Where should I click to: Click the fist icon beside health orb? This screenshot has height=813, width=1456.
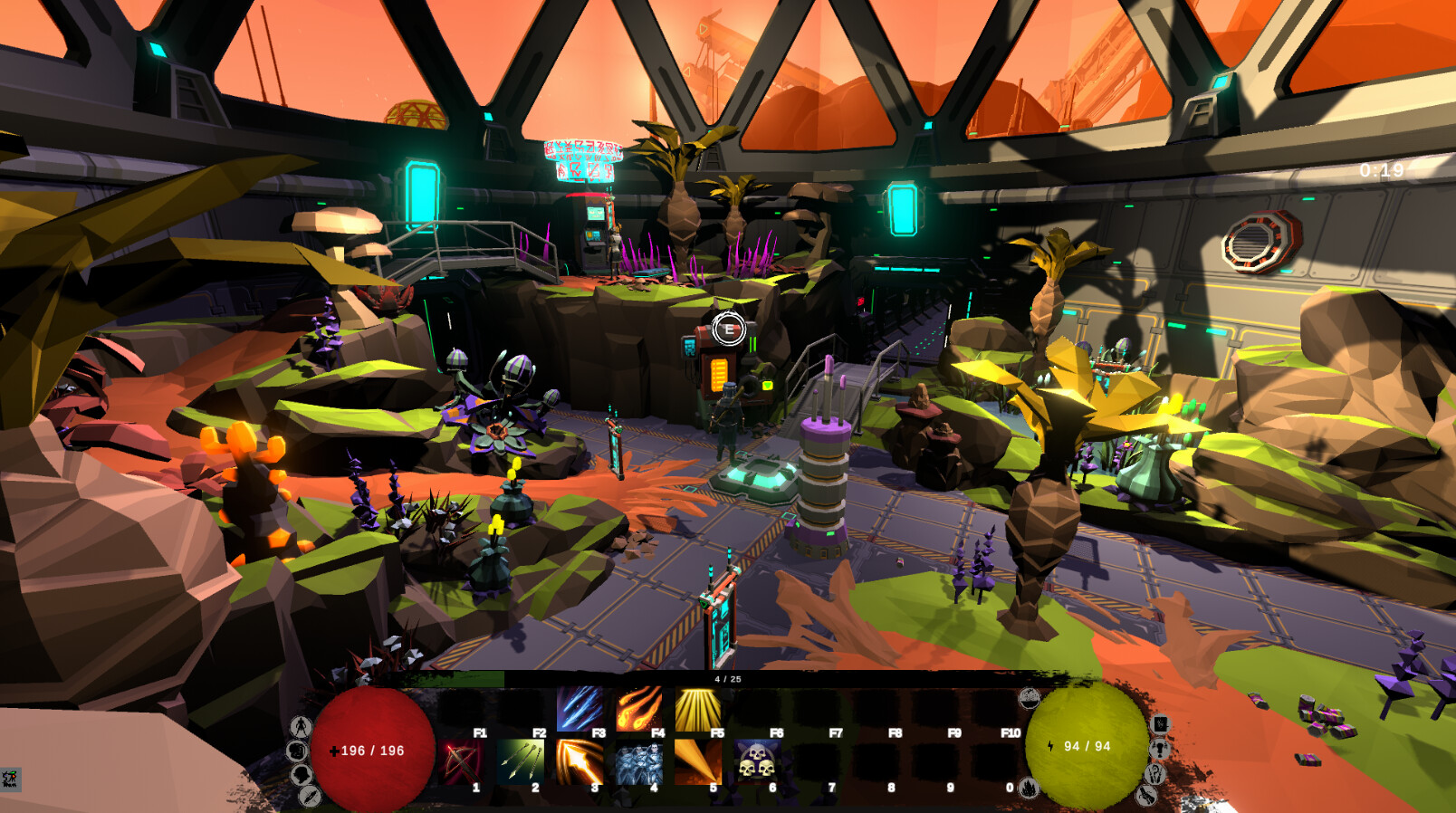(297, 751)
